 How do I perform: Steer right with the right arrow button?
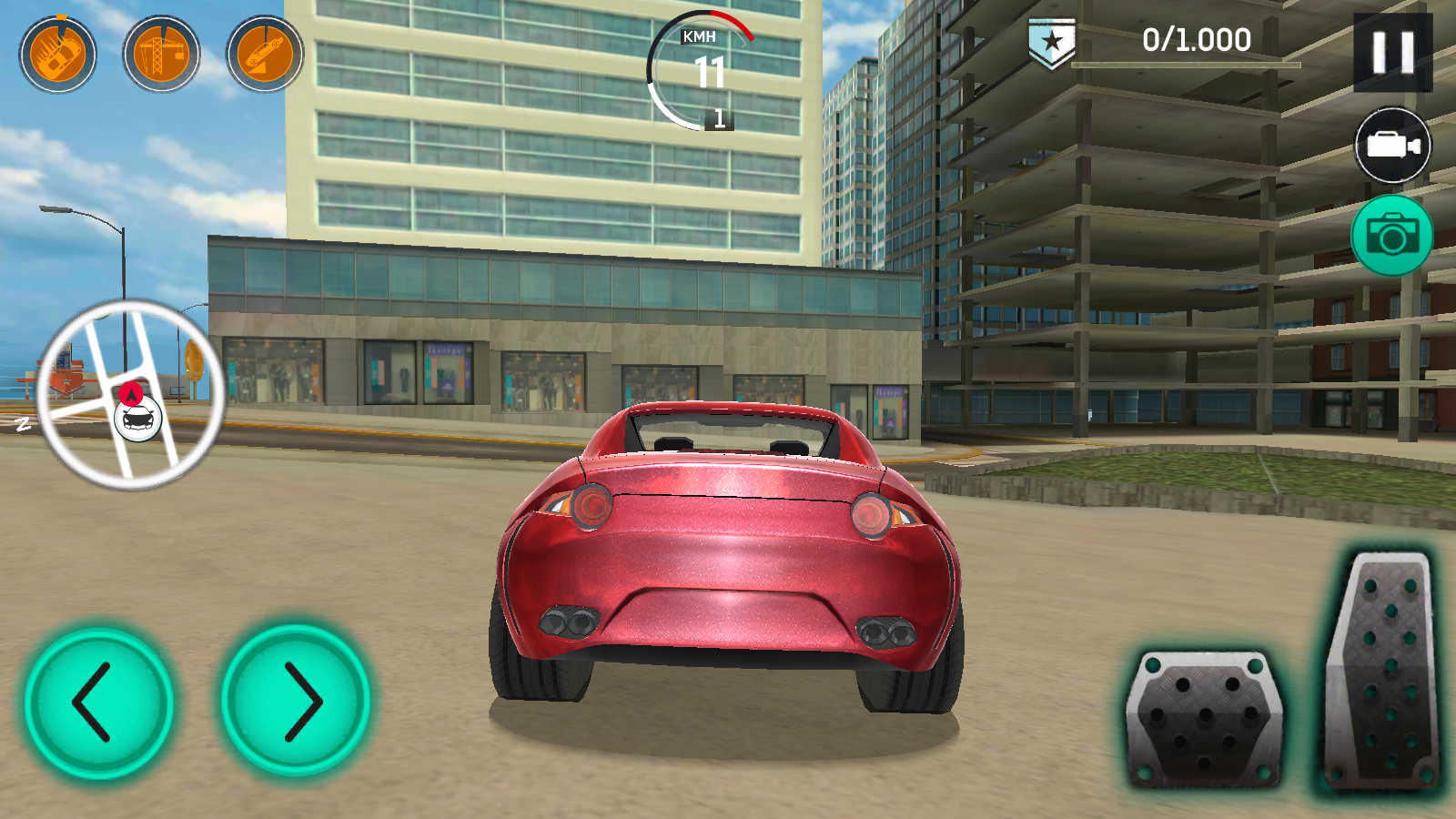[x=296, y=701]
